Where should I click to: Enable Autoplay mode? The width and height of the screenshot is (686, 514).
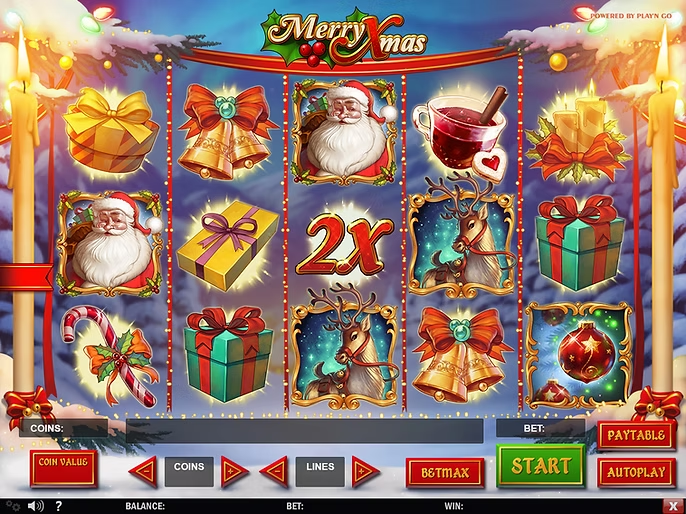(x=636, y=472)
